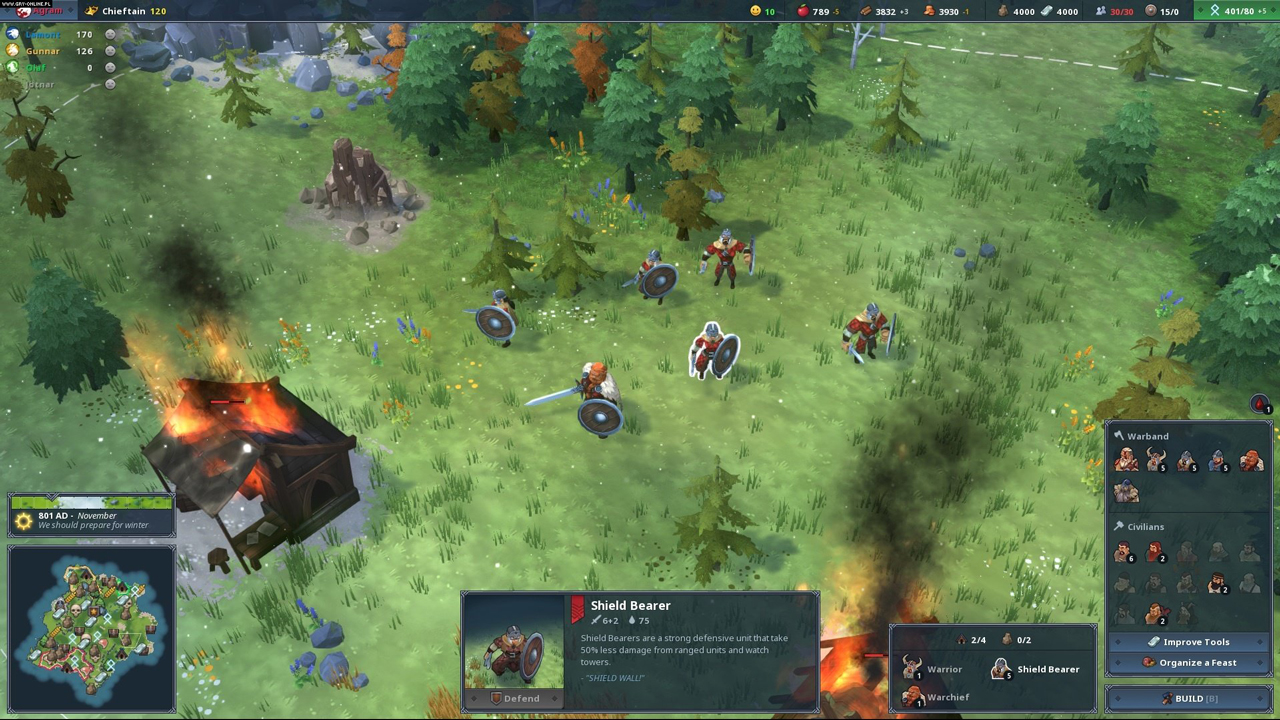Screen dimensions: 1280x720
Task: Select the Warrior unit group
Action: pyautogui.click(x=933, y=669)
